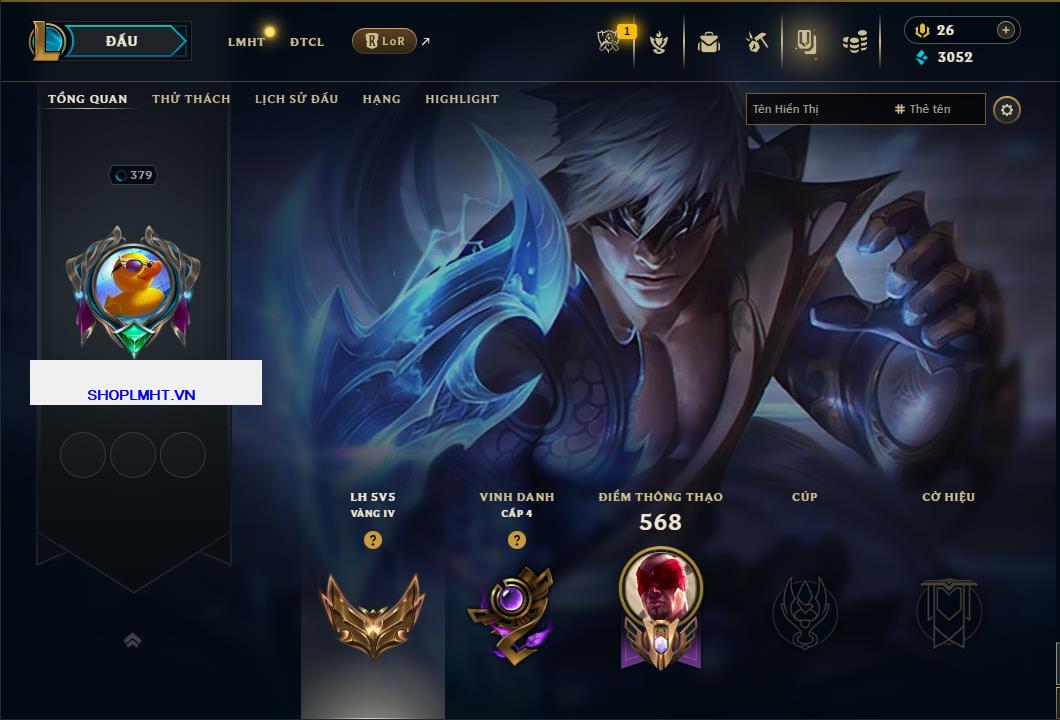Open the LMHT home tab
The height and width of the screenshot is (720, 1060).
click(246, 42)
